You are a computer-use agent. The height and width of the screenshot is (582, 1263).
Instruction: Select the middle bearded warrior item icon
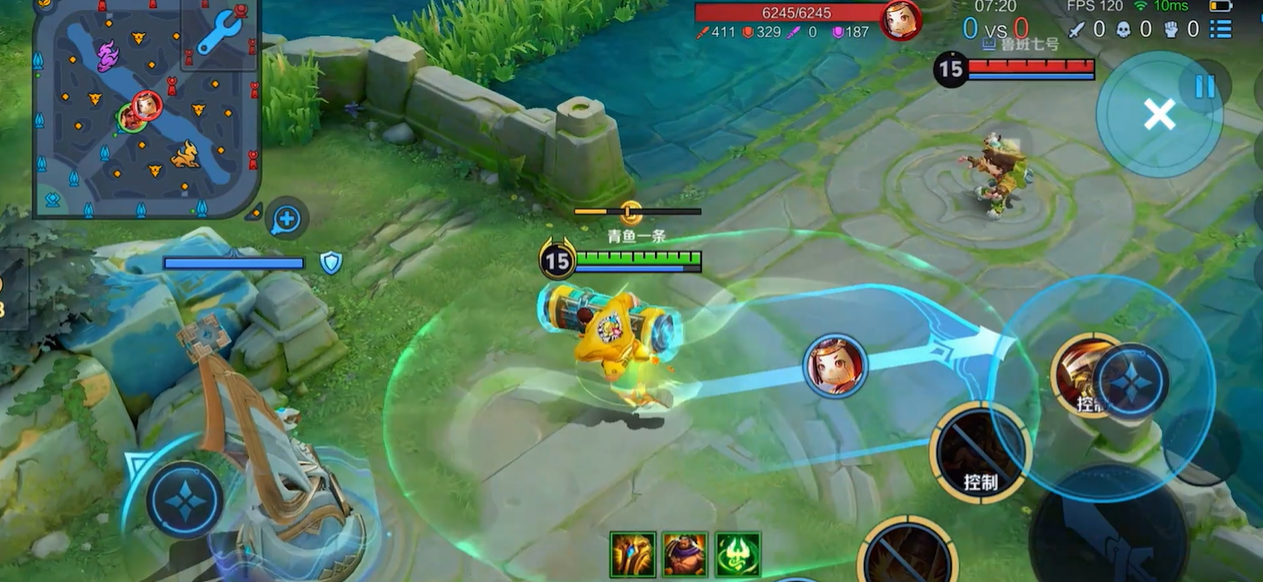[x=685, y=554]
